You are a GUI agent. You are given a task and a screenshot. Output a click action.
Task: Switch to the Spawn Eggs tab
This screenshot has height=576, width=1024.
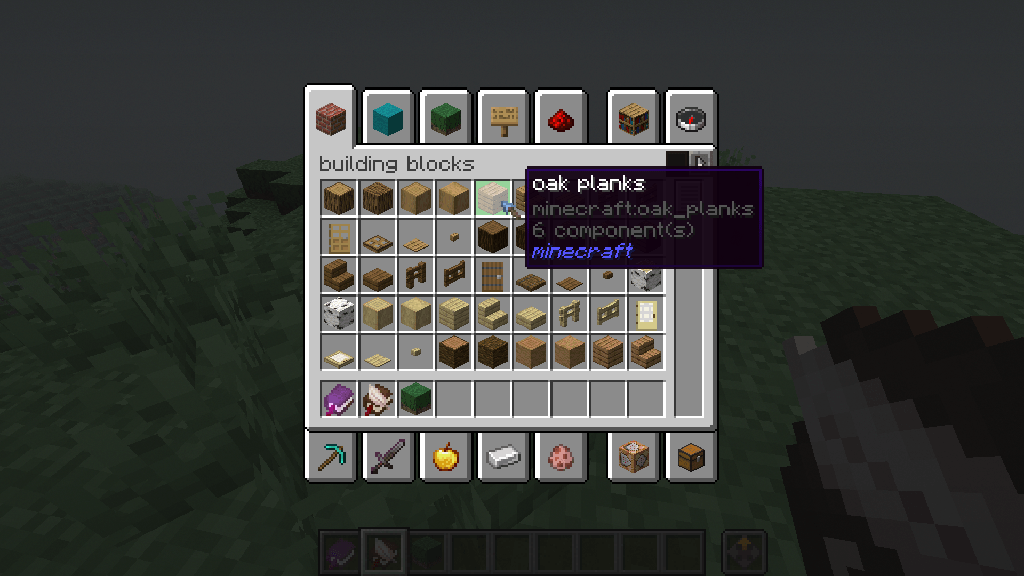click(x=559, y=458)
